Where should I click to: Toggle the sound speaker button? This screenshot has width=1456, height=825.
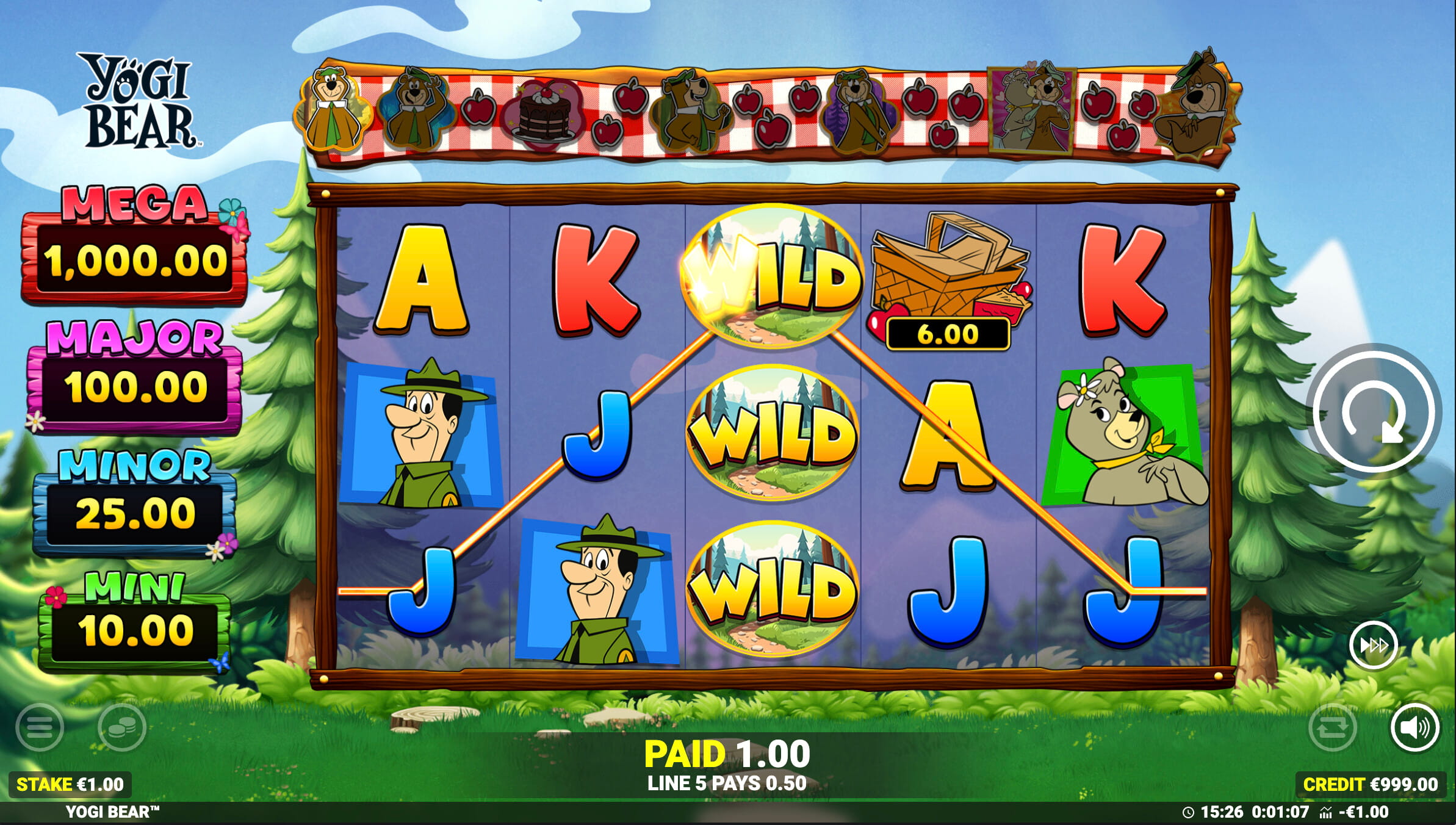[x=1415, y=727]
